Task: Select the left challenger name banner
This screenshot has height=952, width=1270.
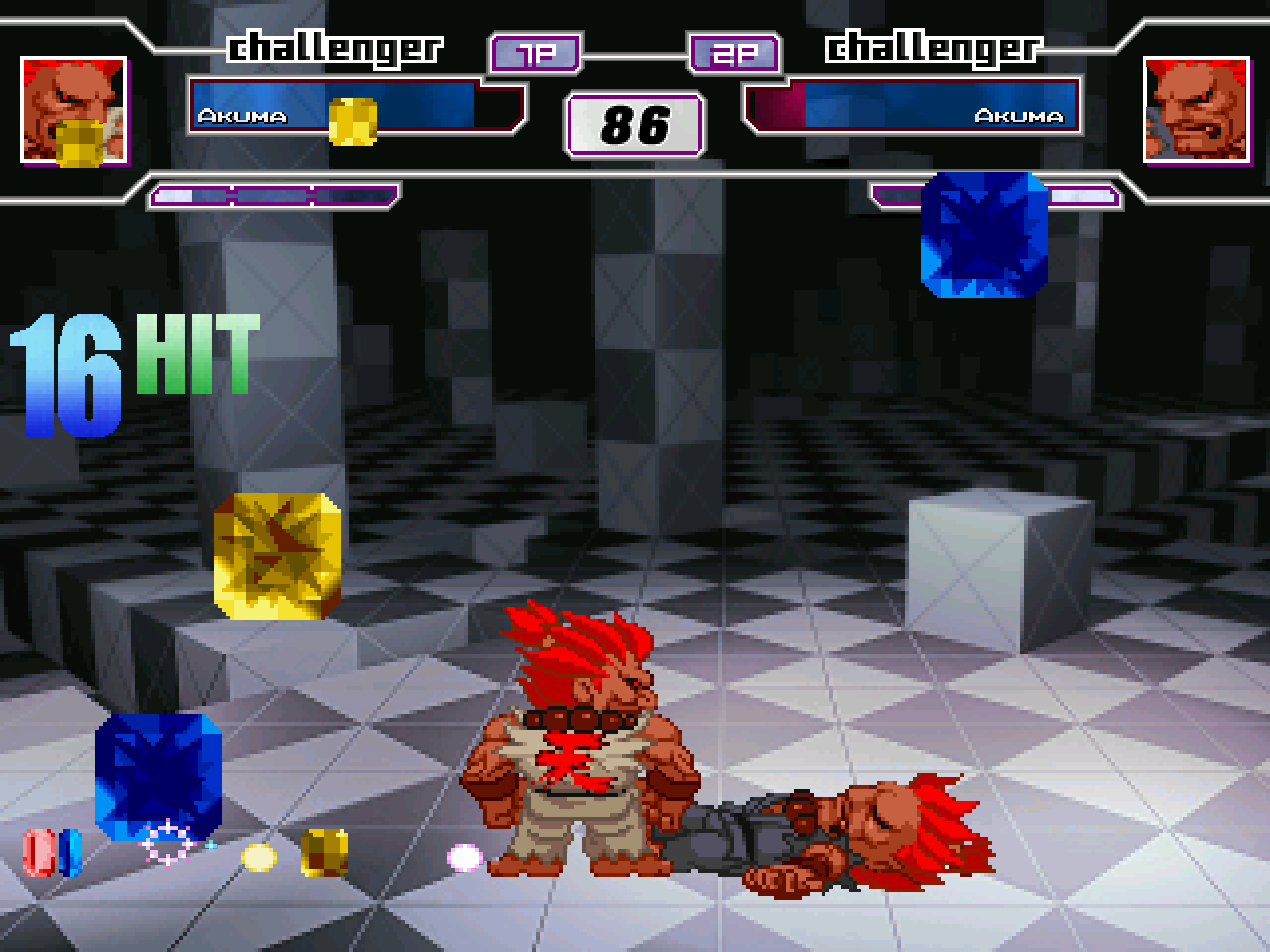Action: [336, 47]
